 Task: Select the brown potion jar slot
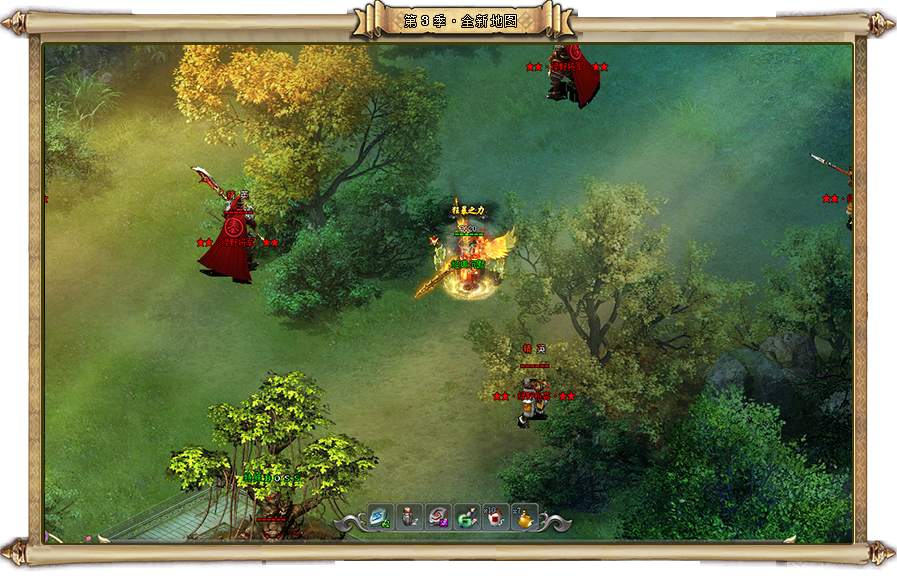409,517
